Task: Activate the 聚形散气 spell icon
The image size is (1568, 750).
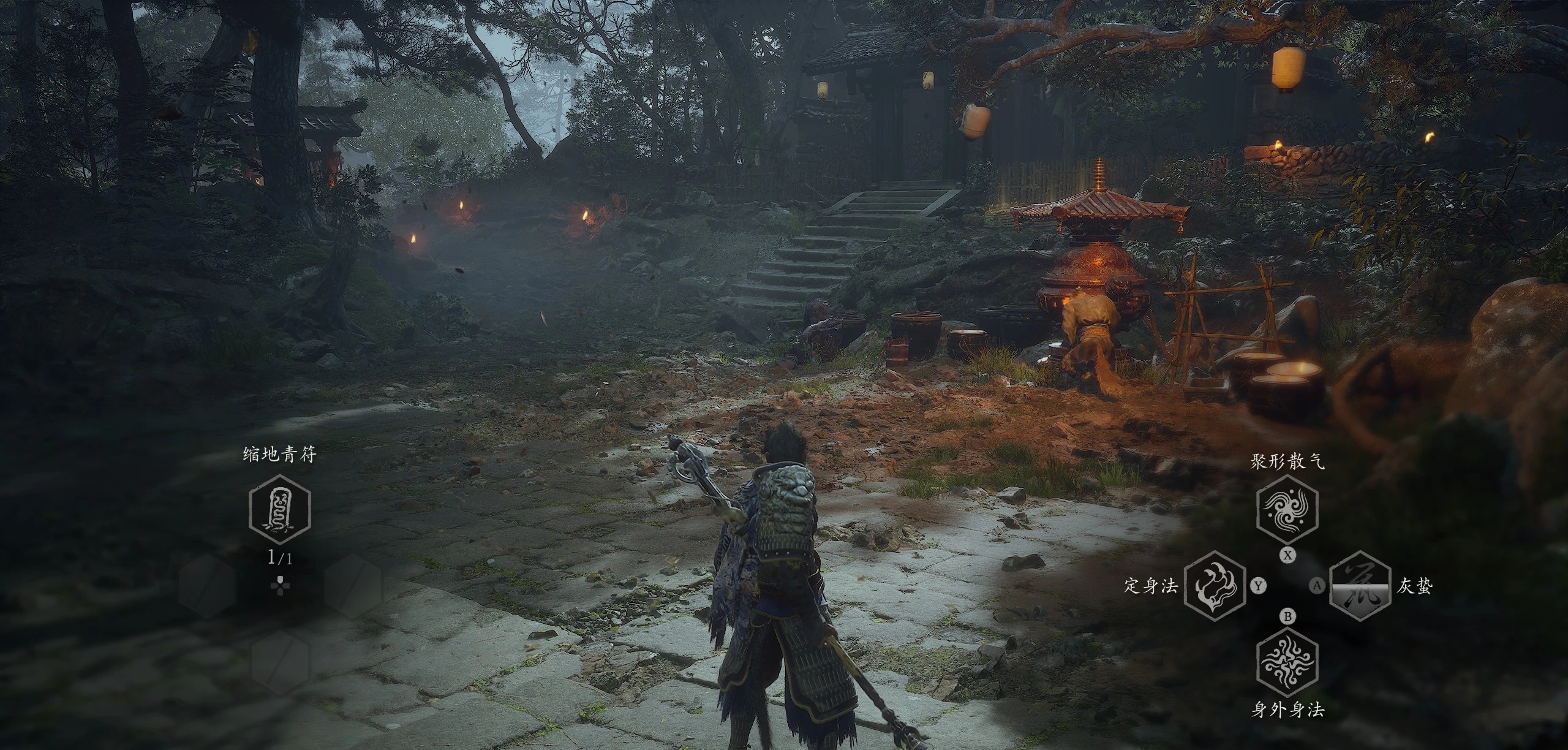Action: pyautogui.click(x=1287, y=507)
